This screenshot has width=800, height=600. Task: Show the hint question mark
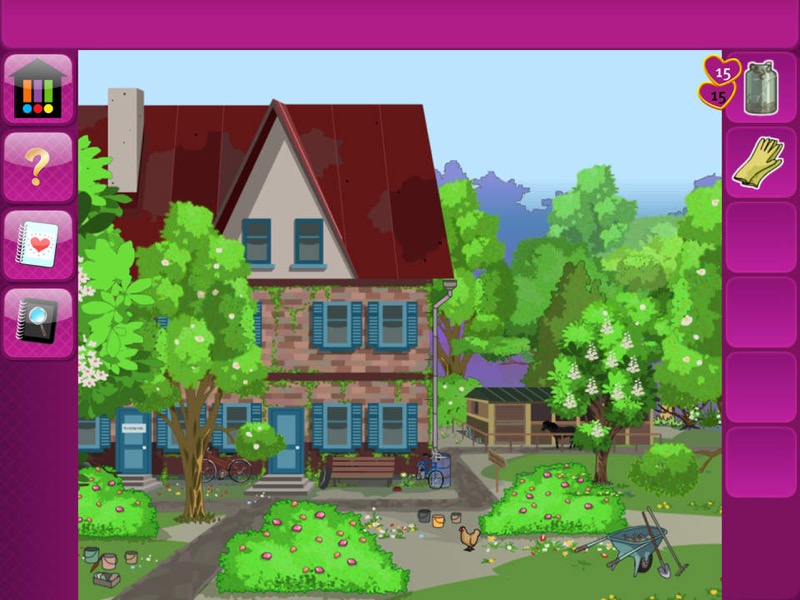click(x=38, y=166)
